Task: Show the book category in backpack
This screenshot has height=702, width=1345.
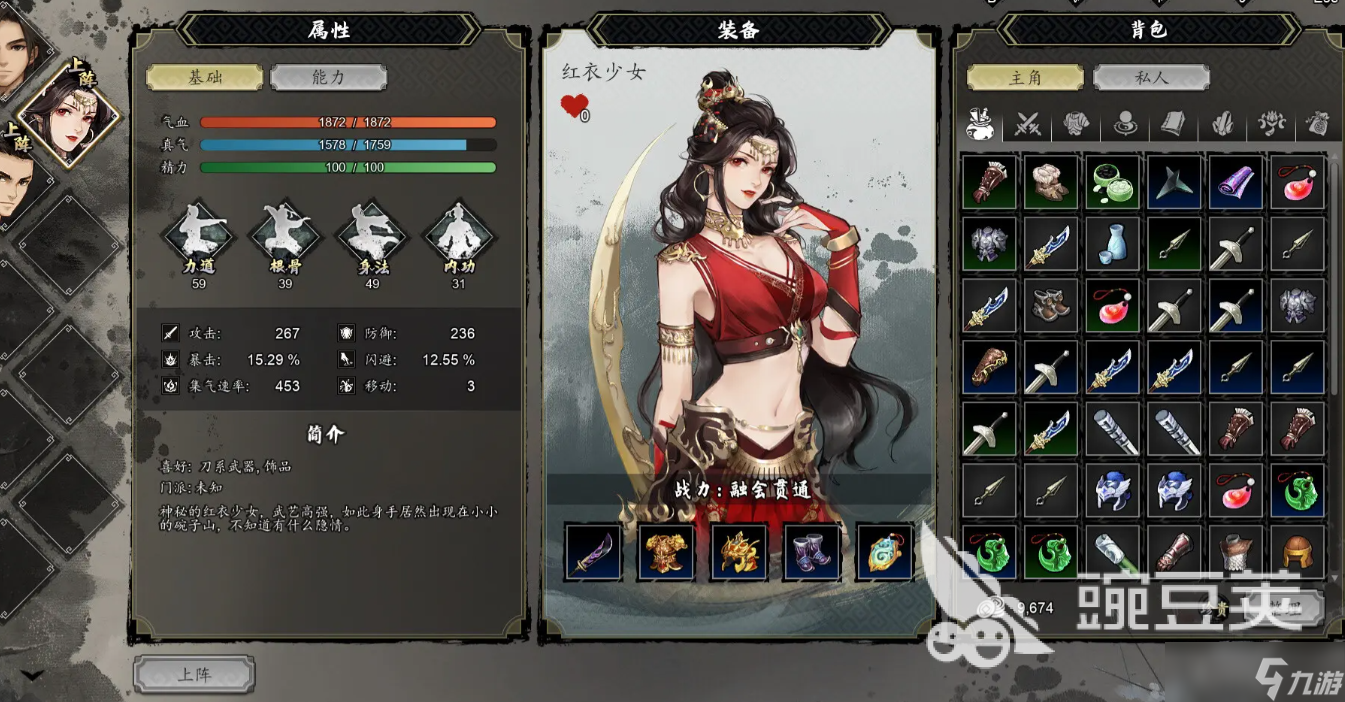Action: (x=1173, y=124)
